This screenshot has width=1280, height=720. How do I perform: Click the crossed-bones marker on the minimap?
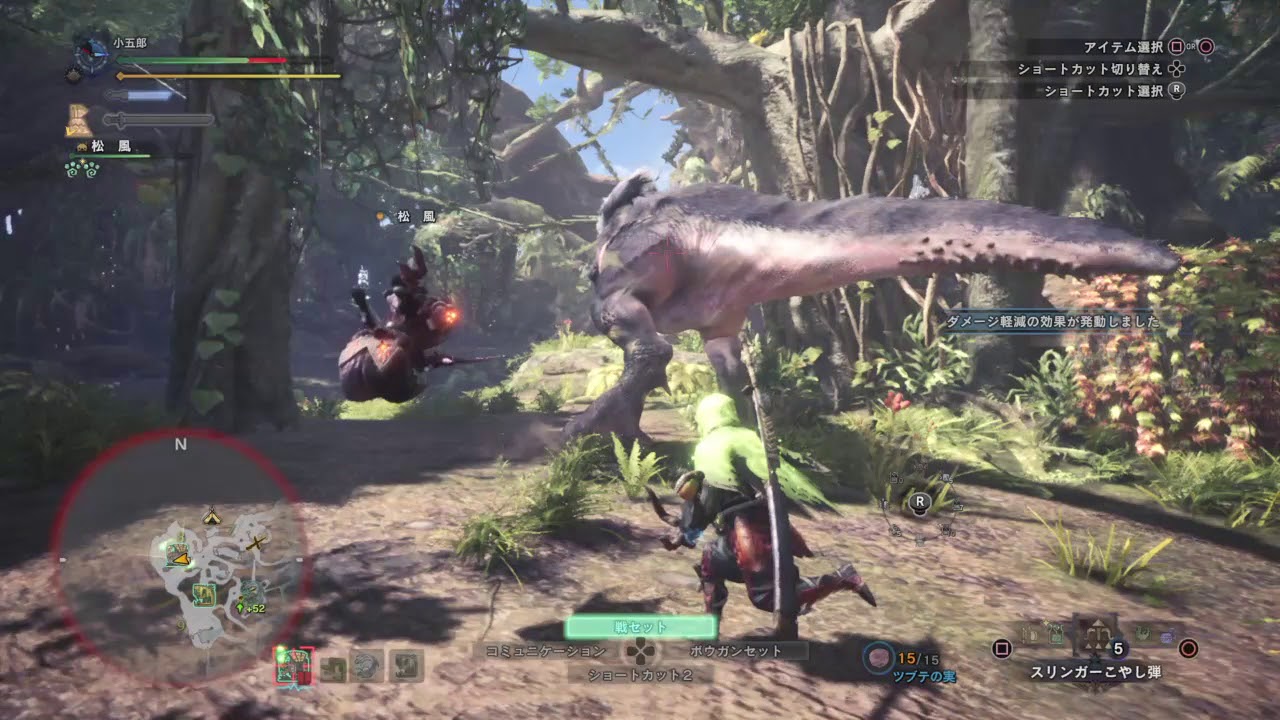point(258,543)
